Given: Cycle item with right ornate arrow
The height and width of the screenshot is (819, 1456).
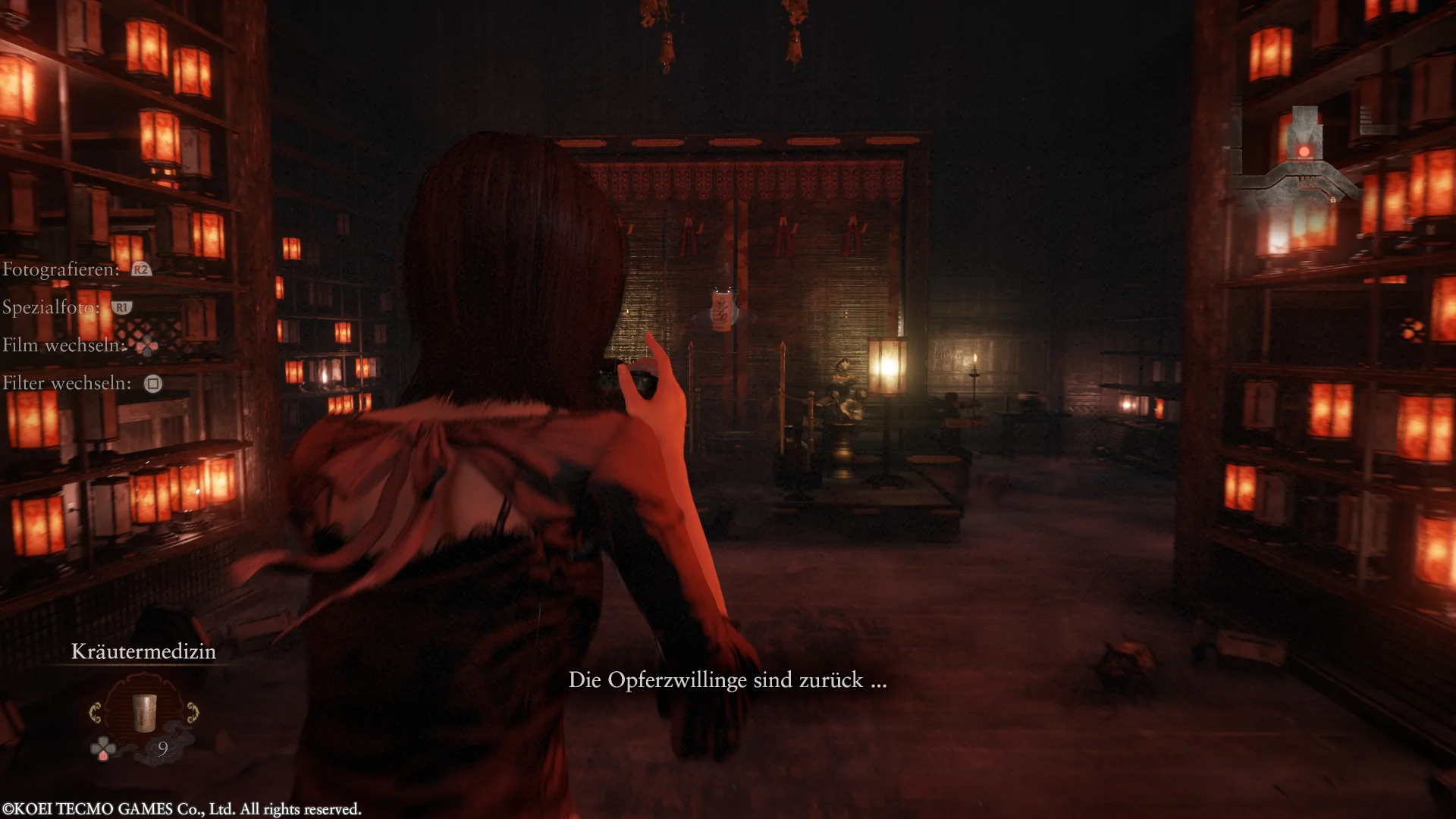Looking at the screenshot, I should click(193, 713).
